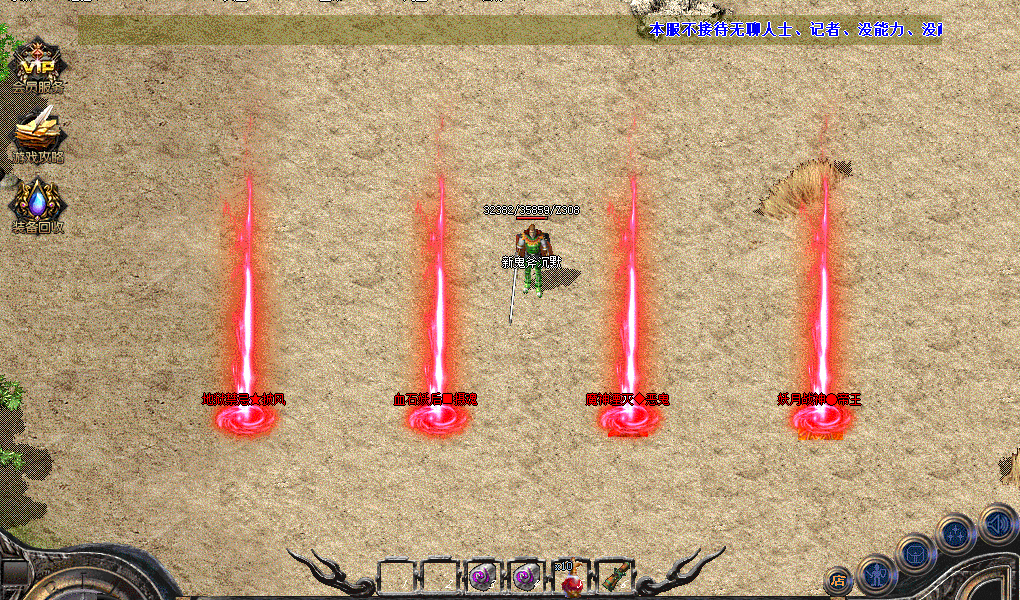
Task: Open the bag orb button
Action: (x=914, y=554)
